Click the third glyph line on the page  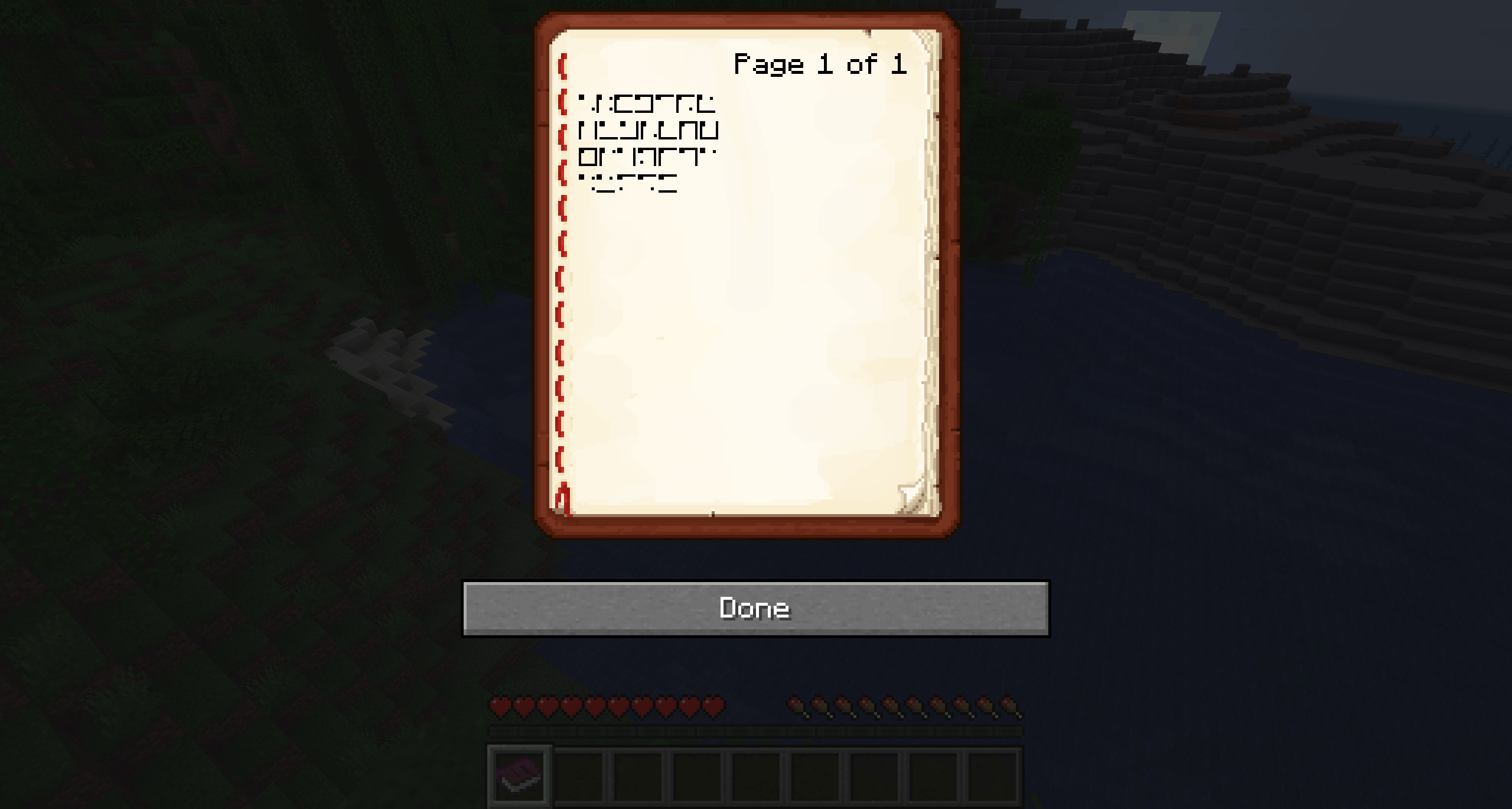pyautogui.click(x=647, y=157)
